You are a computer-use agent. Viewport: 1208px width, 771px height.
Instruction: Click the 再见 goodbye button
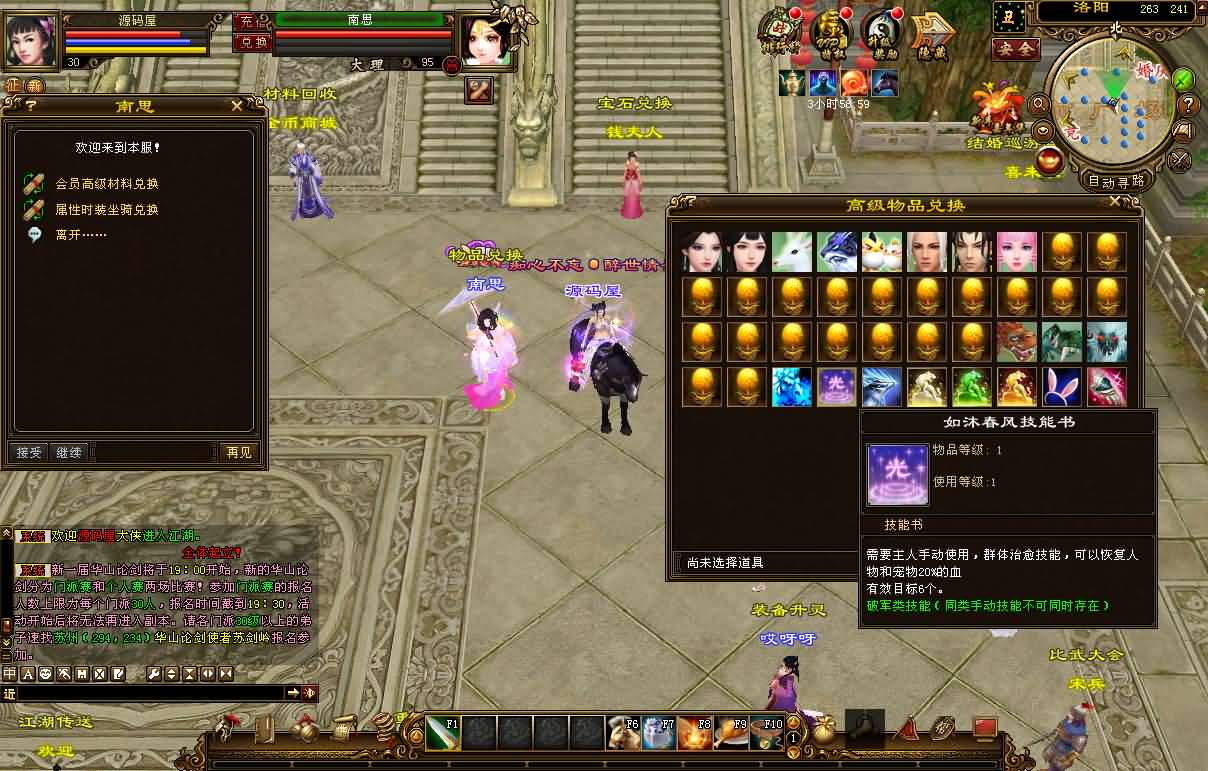point(238,452)
